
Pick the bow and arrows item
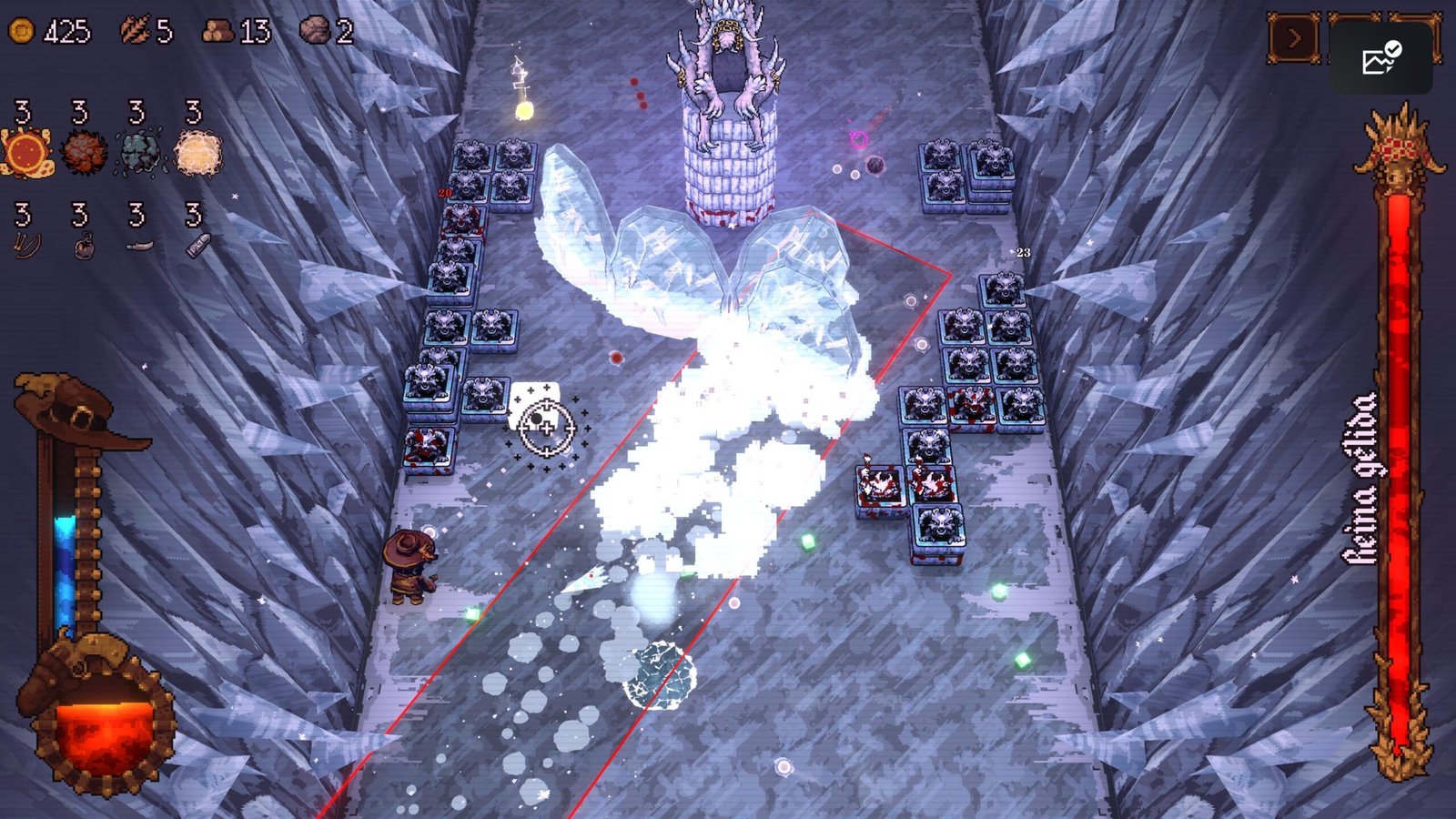click(x=25, y=245)
